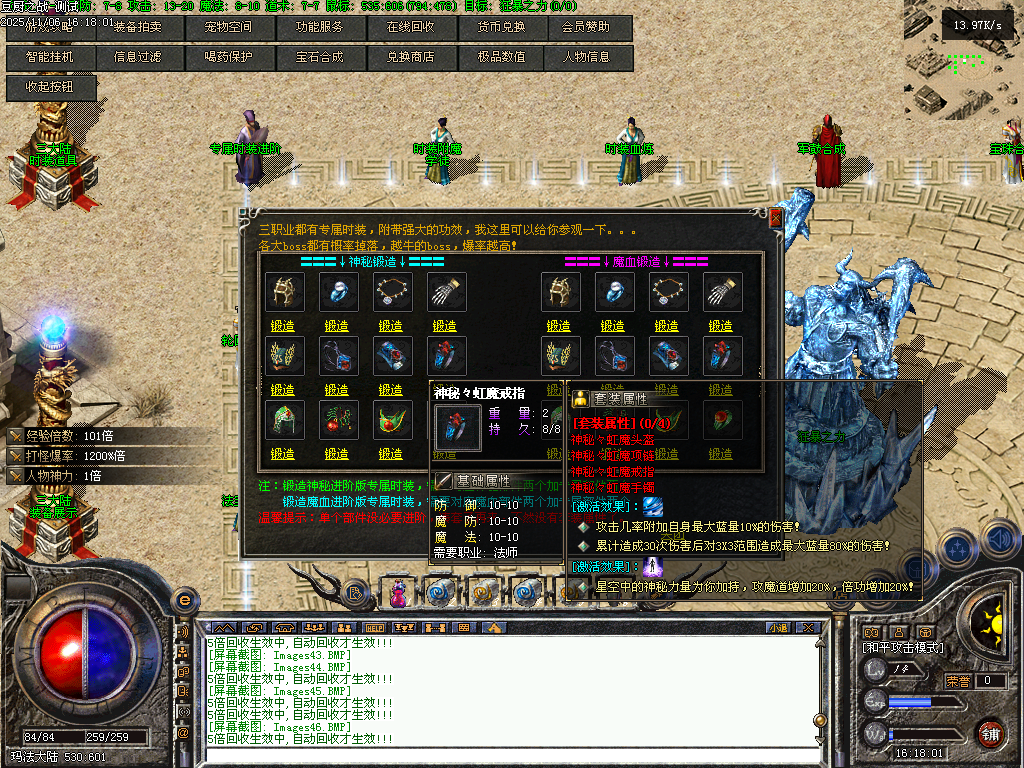Toggle the 智能挂机 auto-play button
Screen dimensions: 1024x768
click(x=49, y=57)
